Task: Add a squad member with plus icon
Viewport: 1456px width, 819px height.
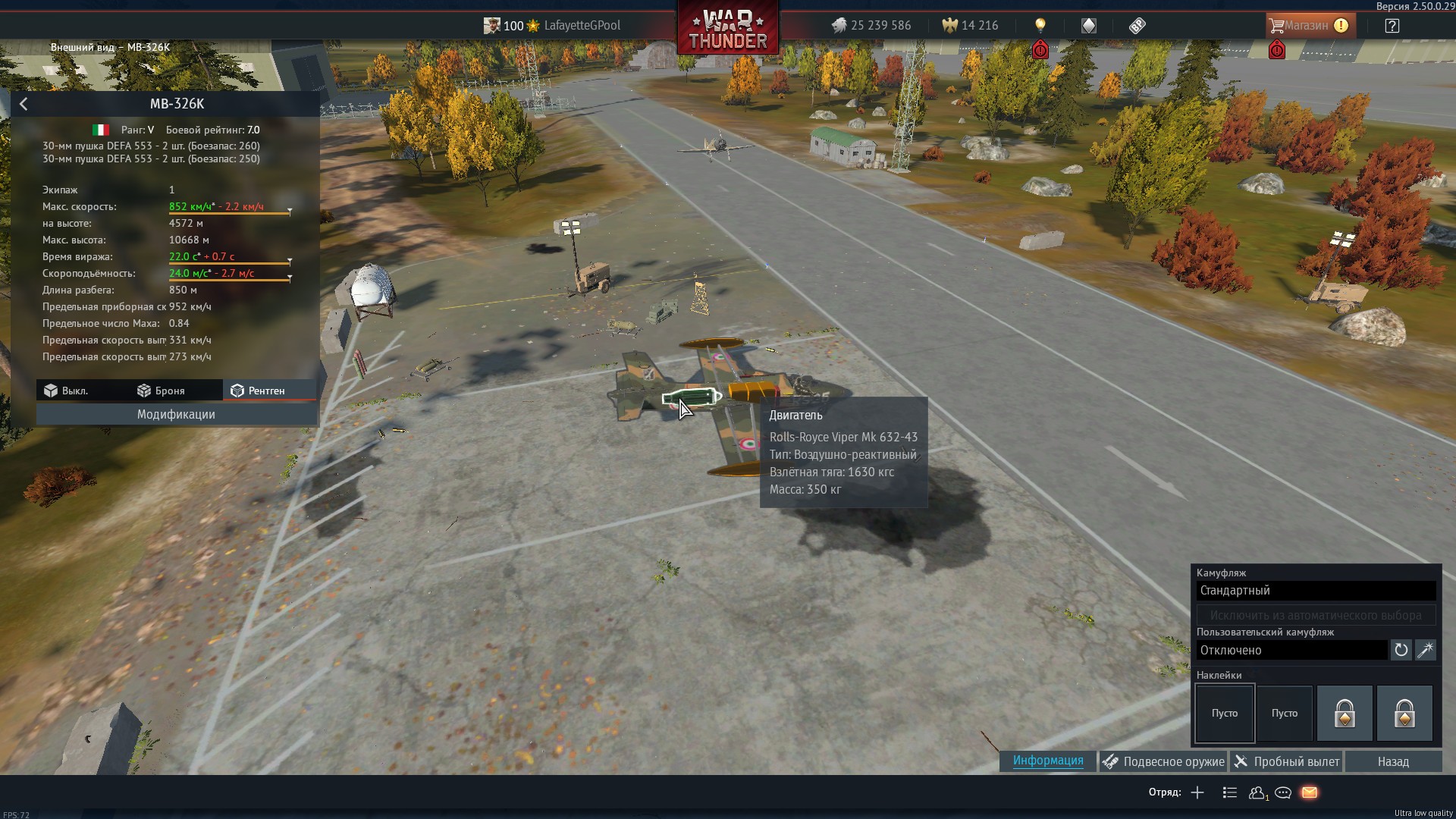Action: click(x=1197, y=792)
